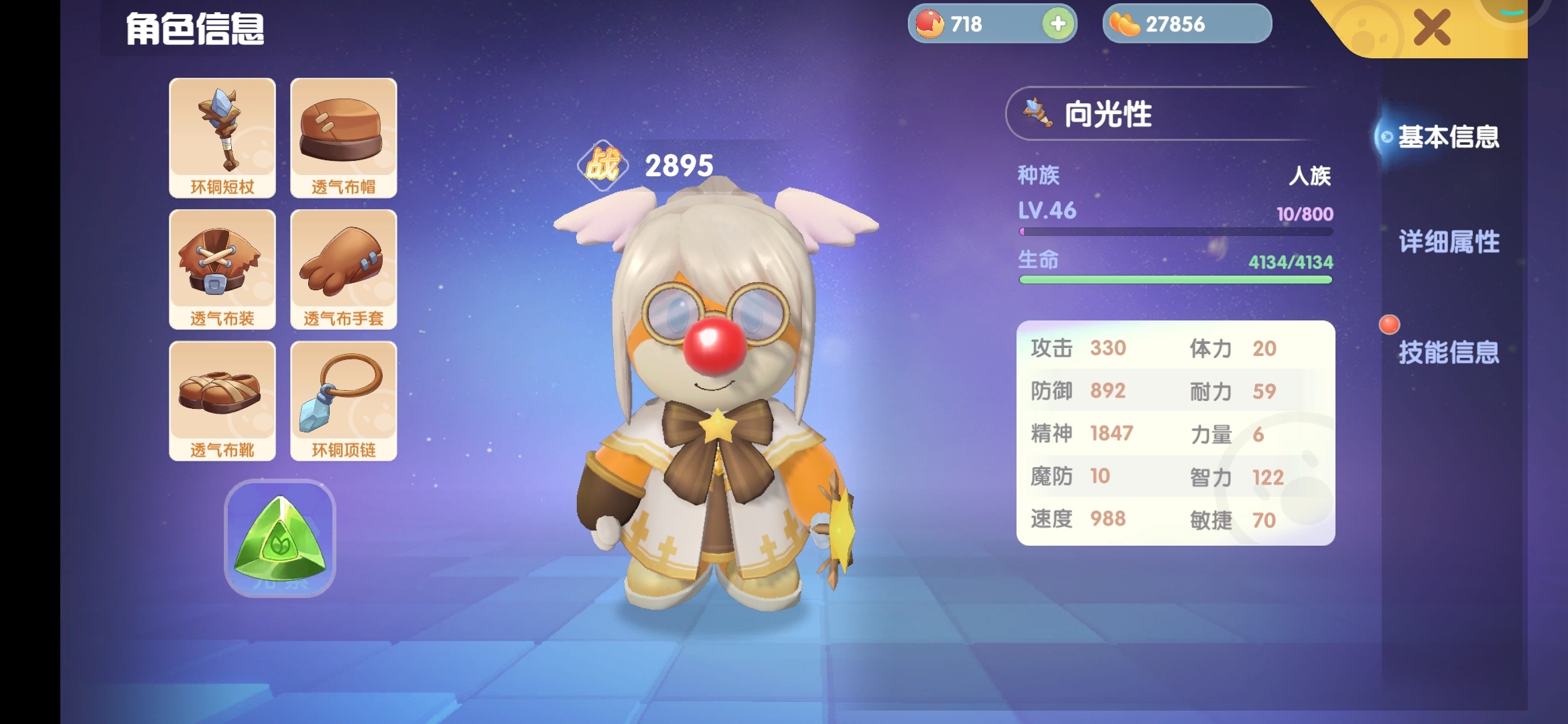Image resolution: width=1568 pixels, height=724 pixels.
Task: Select the 环铜项链 necklace slot
Action: [343, 400]
